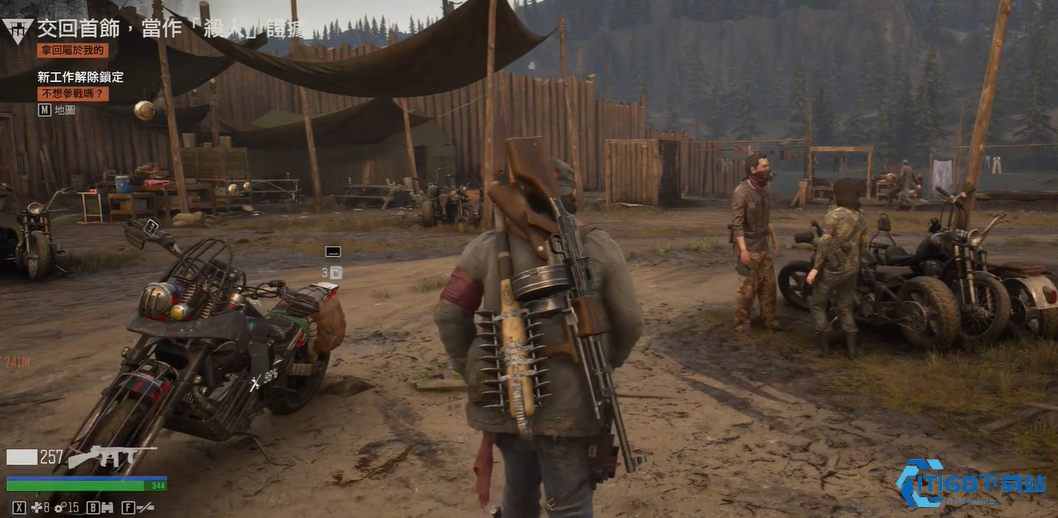The image size is (1058, 518).
Task: Click the triangular camp objective icon
Action: click(x=17, y=30)
